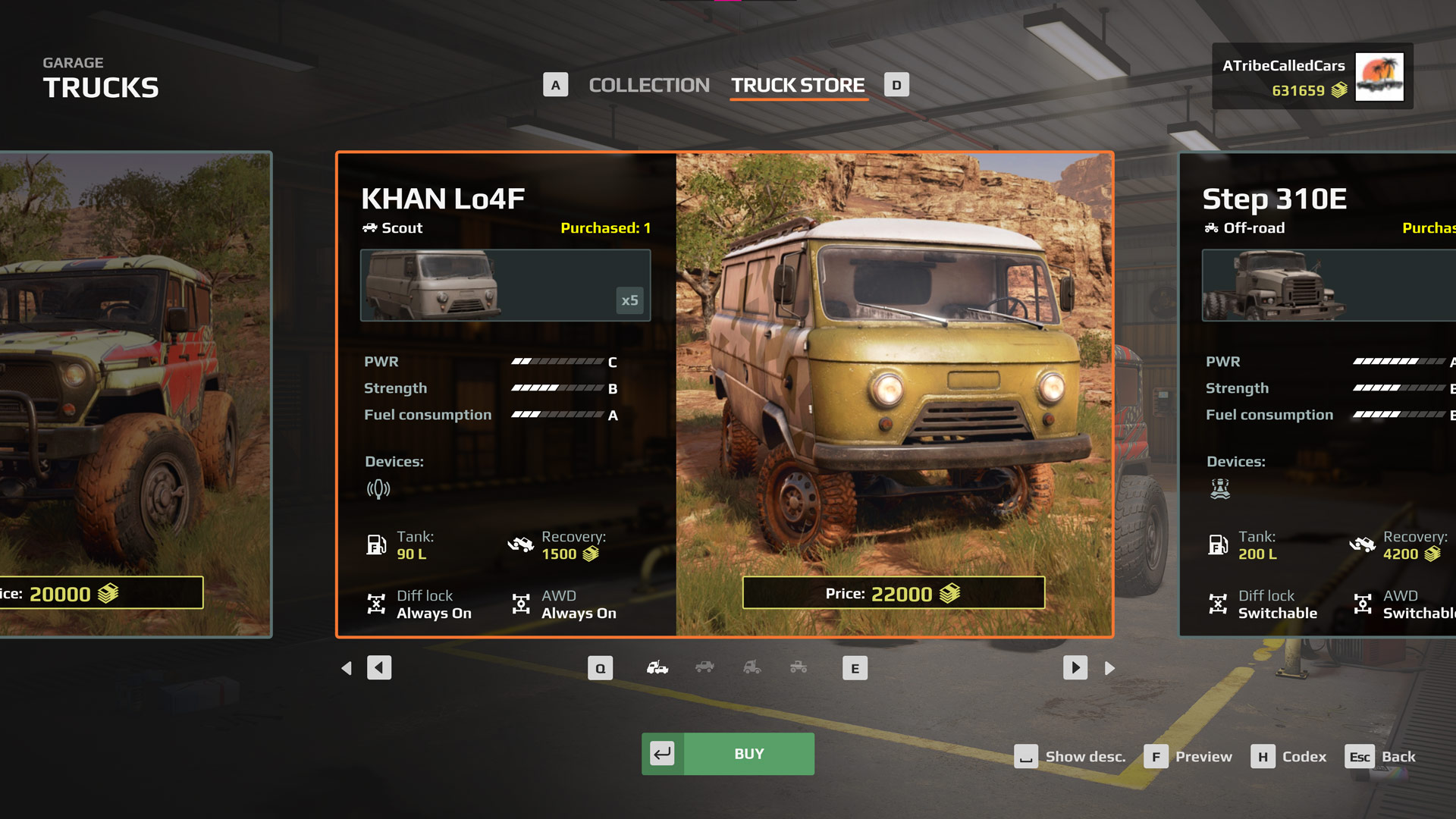This screenshot has height=819, width=1456.
Task: Buy the KHAN Lo4F truck
Action: [x=728, y=754]
